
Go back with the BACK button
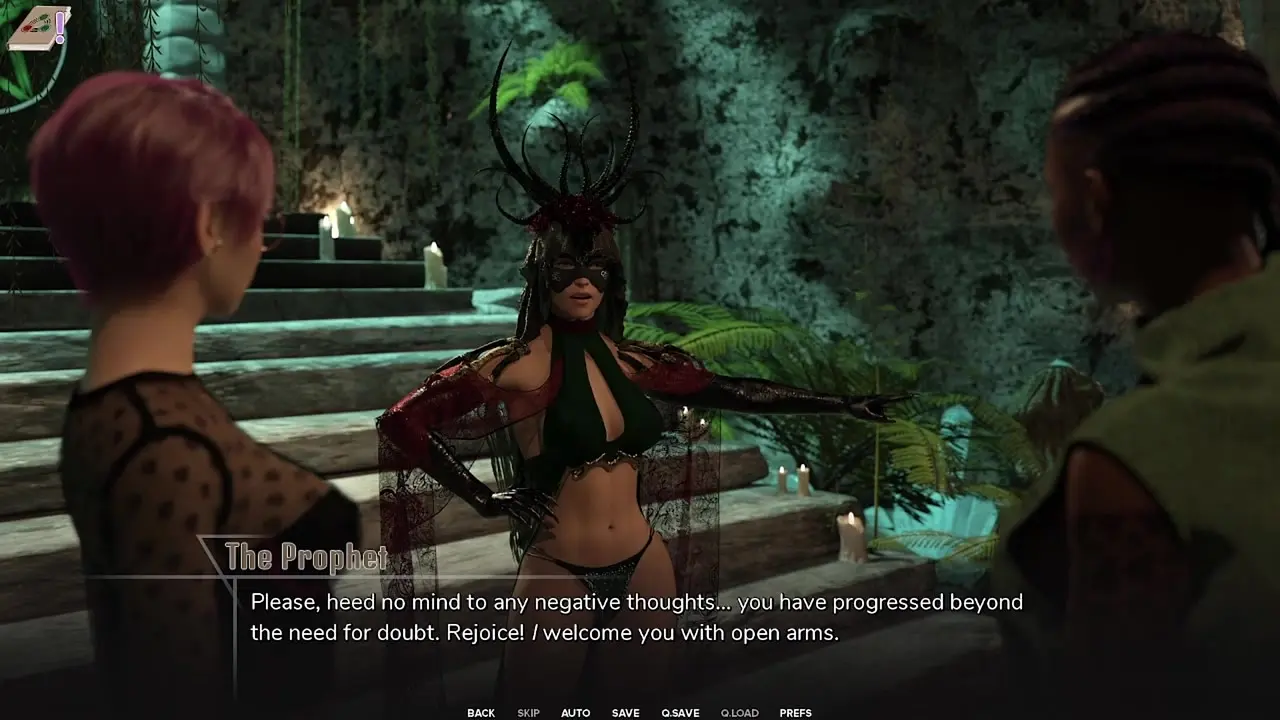(481, 713)
